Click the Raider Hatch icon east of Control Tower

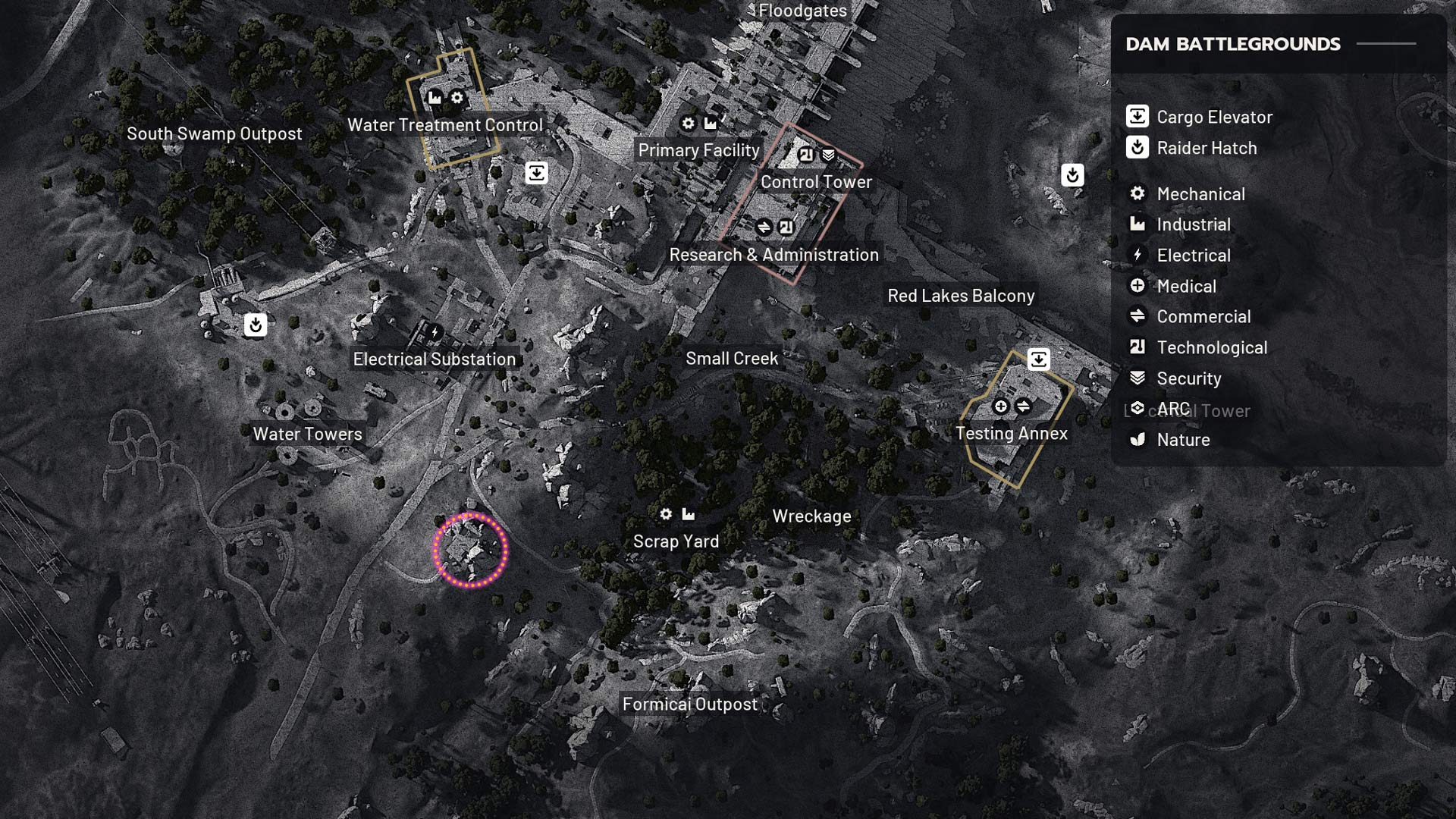click(1074, 175)
